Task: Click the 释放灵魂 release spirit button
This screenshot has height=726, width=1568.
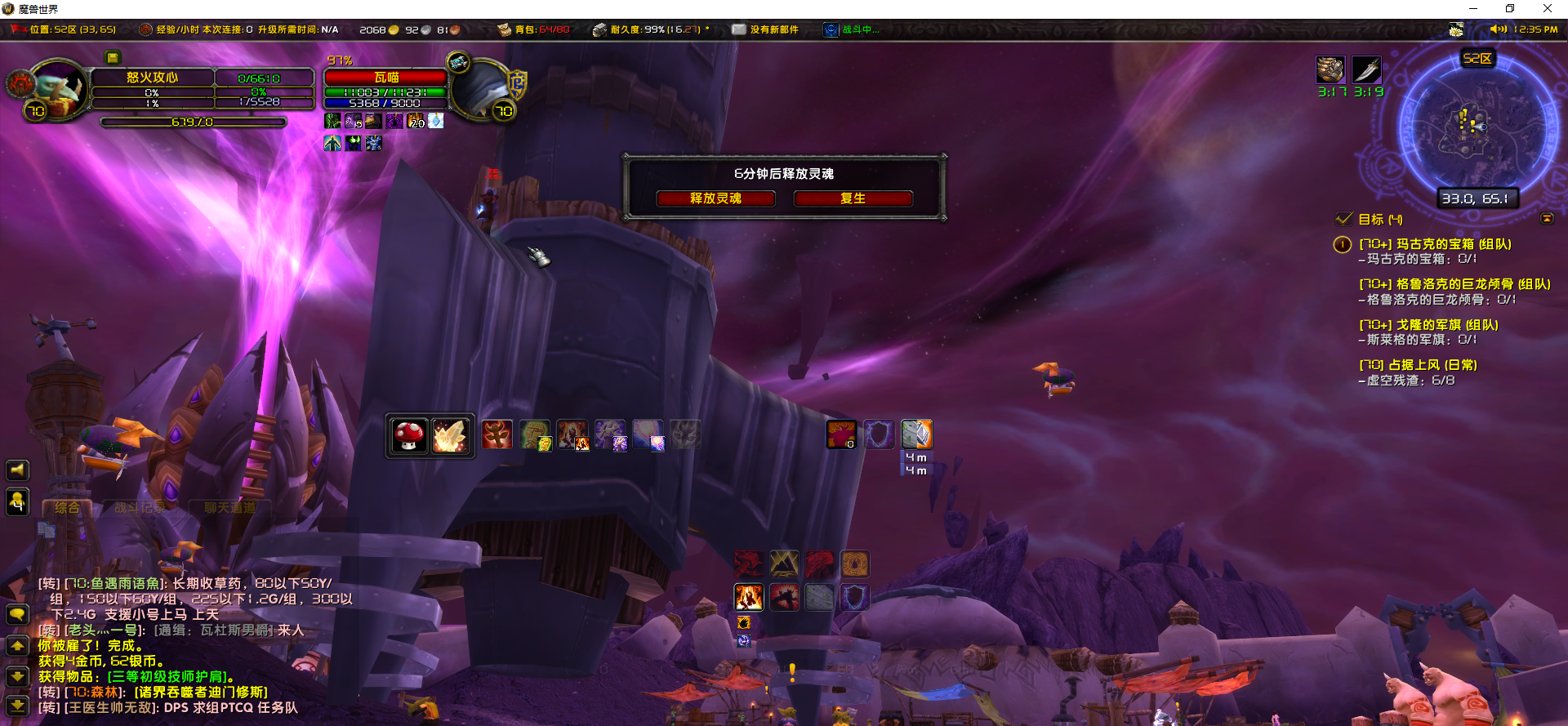Action: point(715,198)
